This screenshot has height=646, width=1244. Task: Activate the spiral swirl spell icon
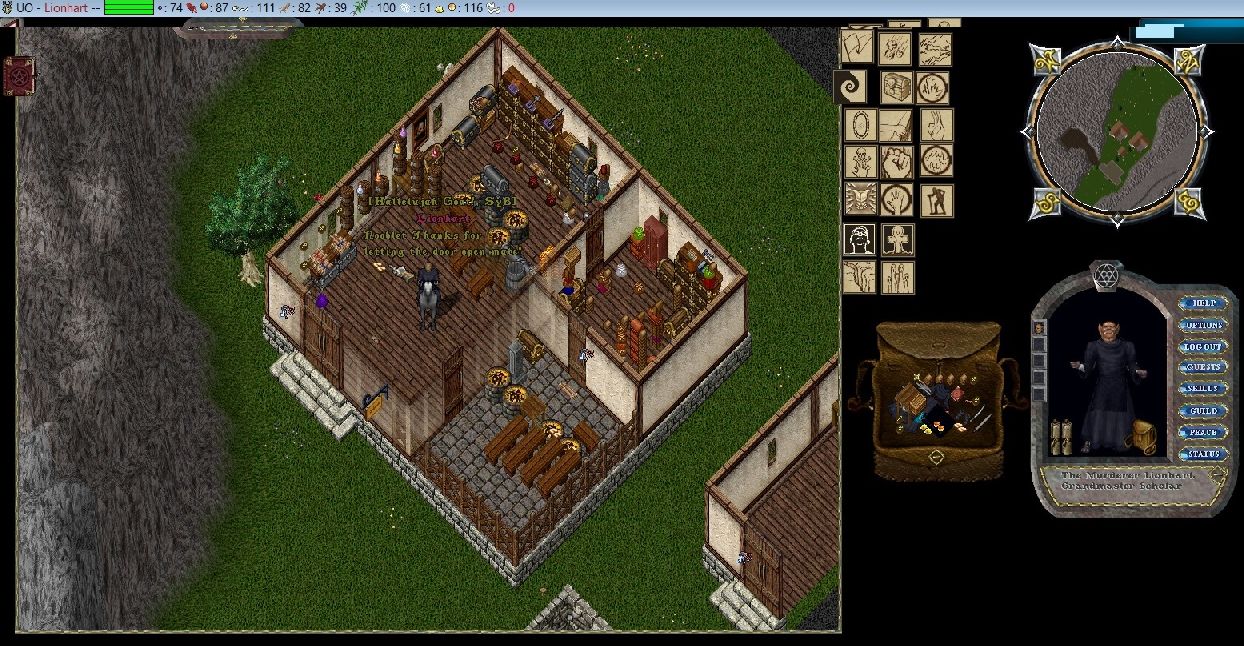point(851,86)
